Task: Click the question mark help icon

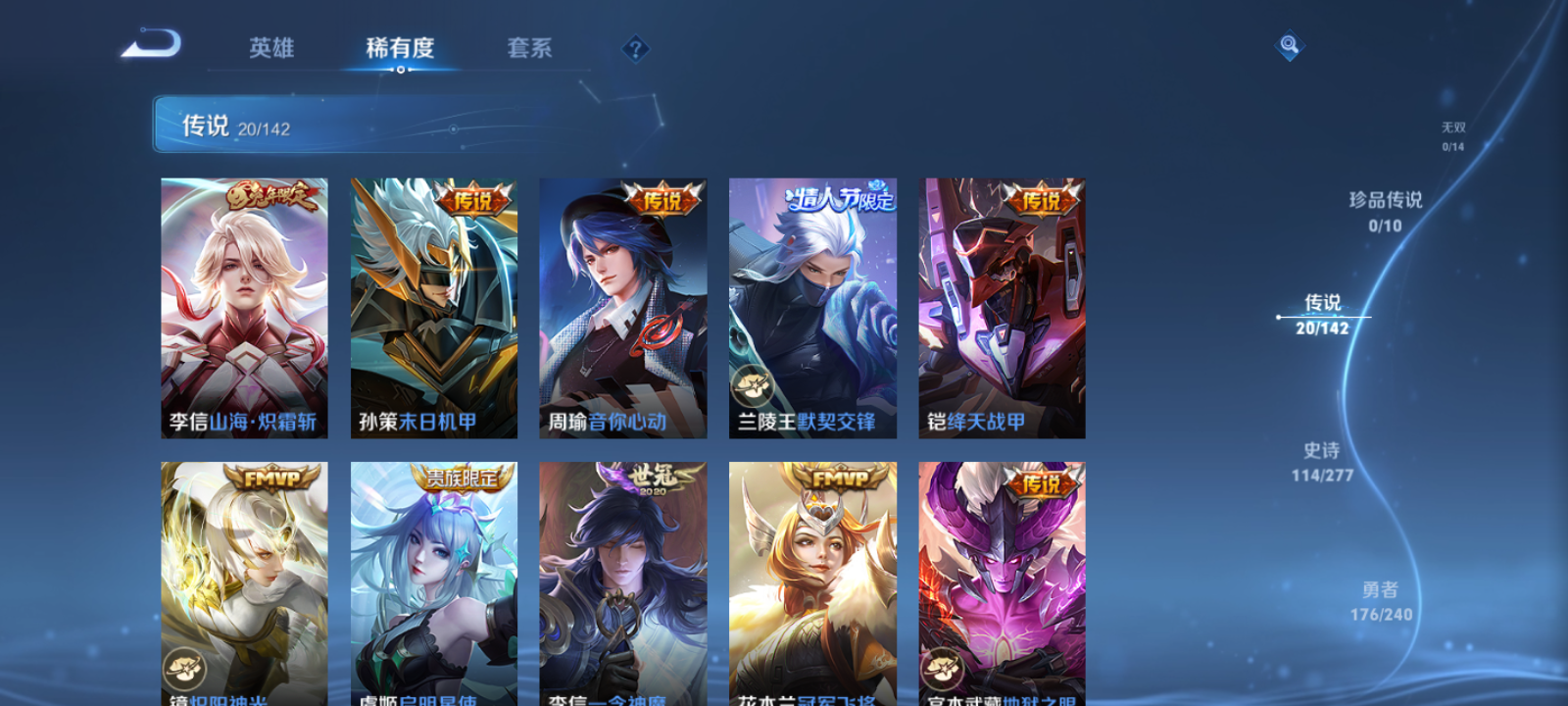Action: 634,47
